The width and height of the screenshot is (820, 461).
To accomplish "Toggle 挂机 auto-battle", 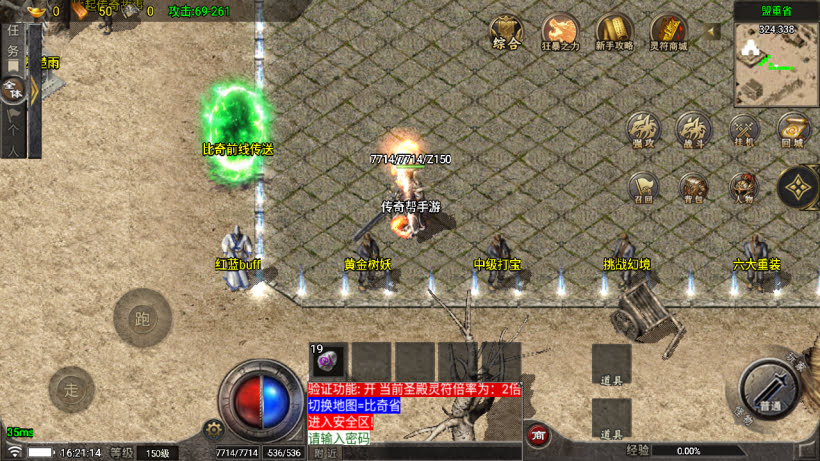I will (x=744, y=130).
